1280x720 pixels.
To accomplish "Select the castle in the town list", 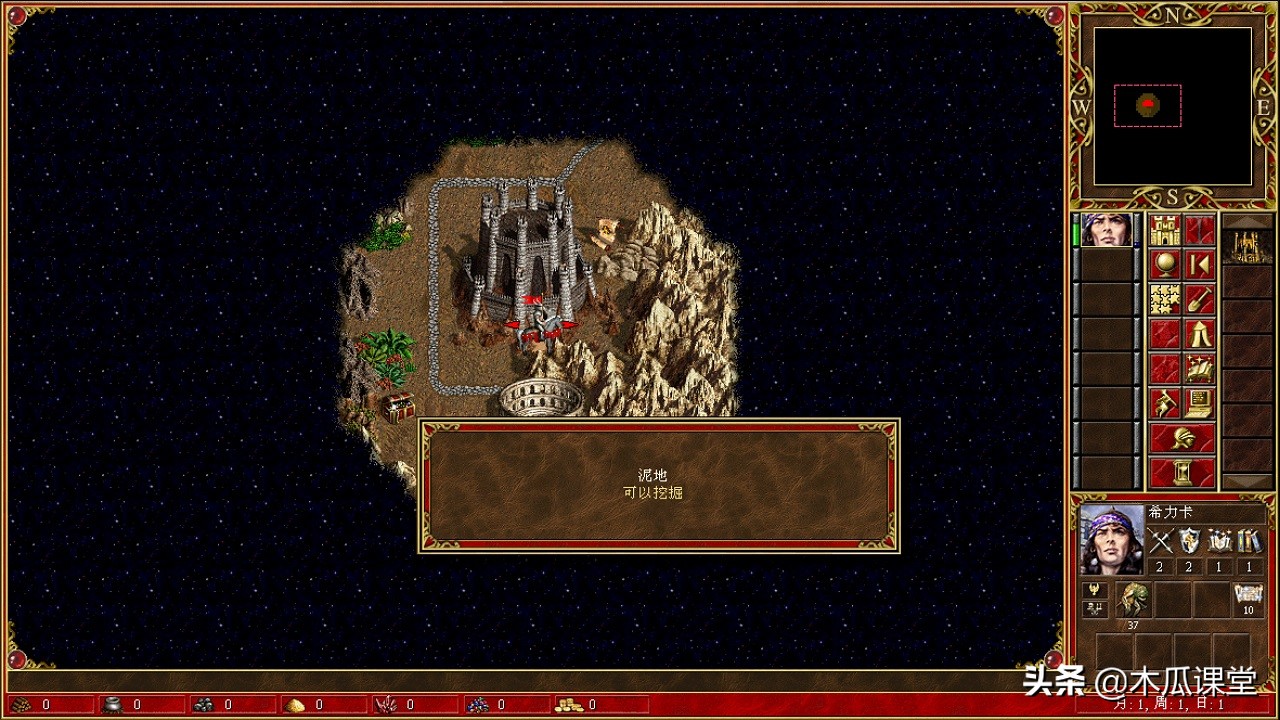I will (1248, 247).
